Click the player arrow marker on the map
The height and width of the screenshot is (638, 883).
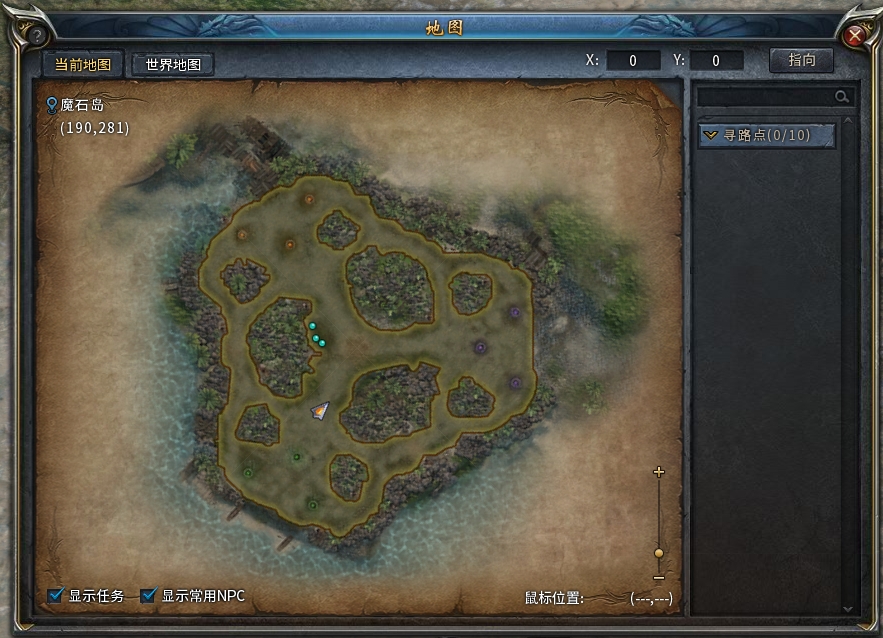pos(320,410)
